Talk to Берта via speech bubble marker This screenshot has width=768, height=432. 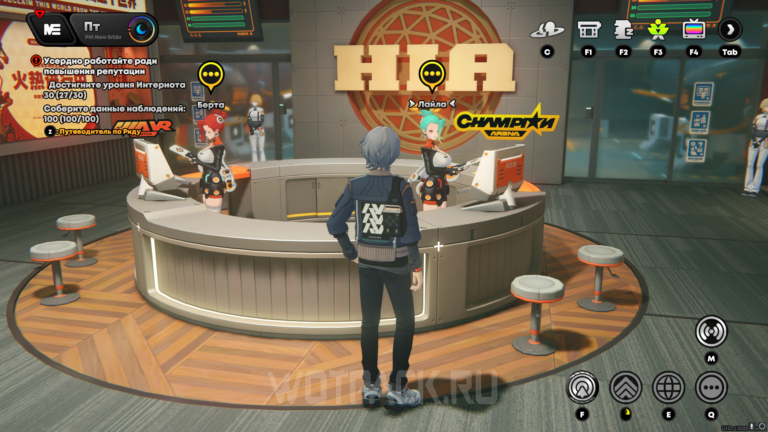pyautogui.click(x=210, y=75)
